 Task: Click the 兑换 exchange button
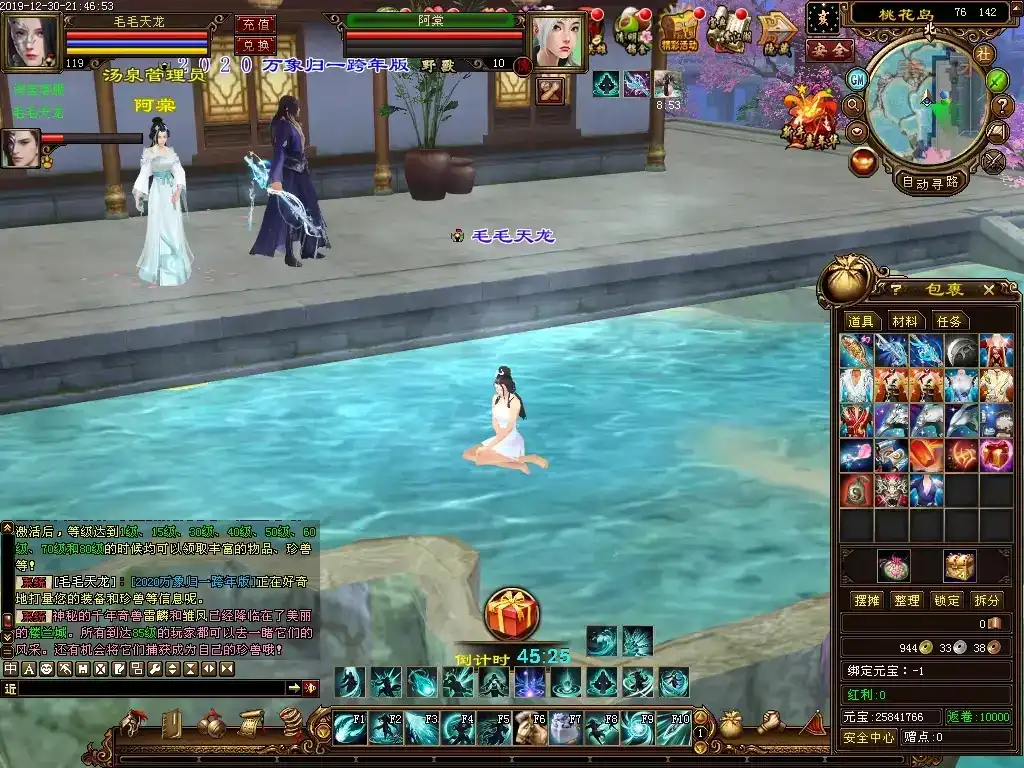coord(255,45)
